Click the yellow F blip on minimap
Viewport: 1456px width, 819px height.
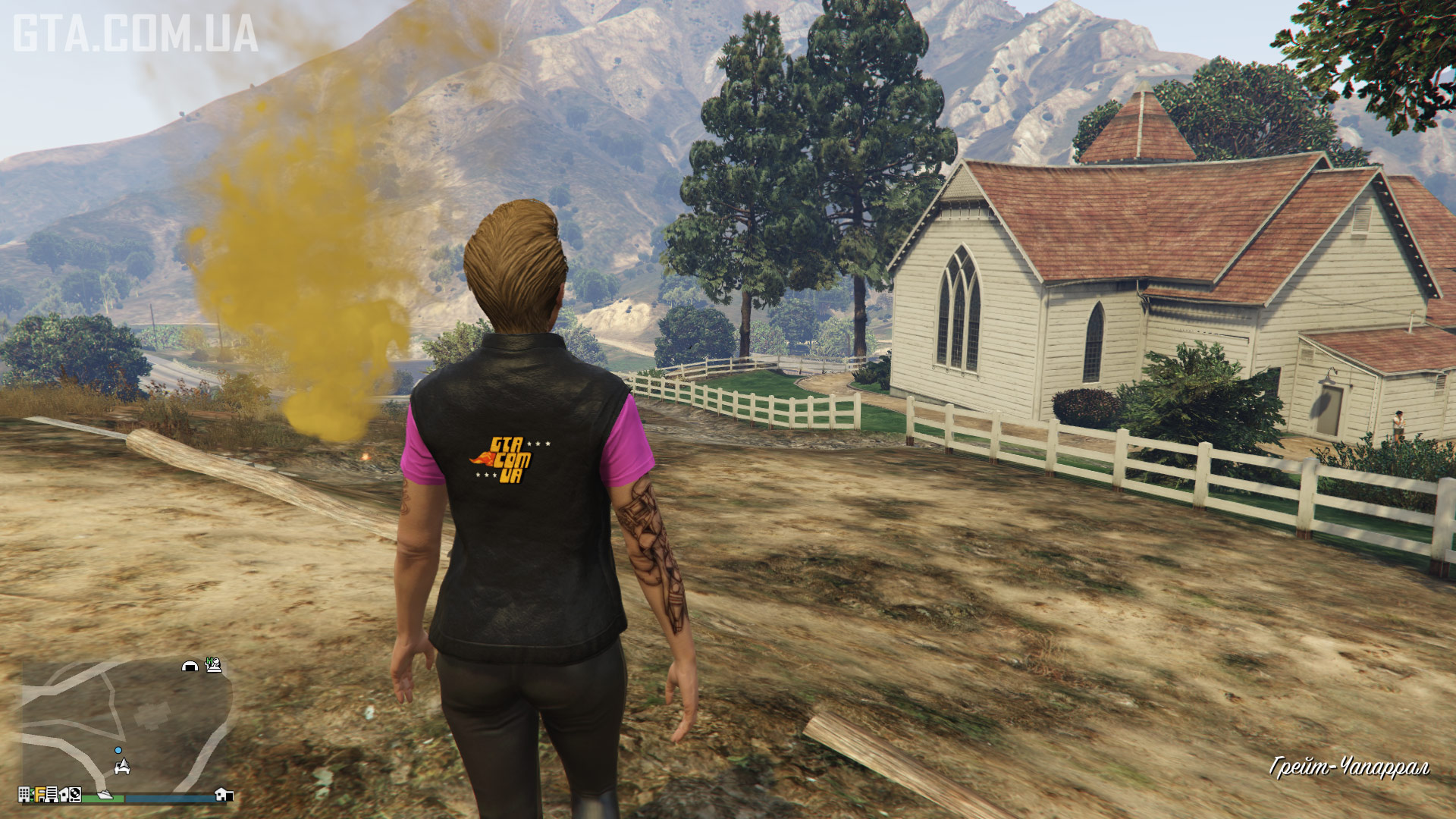click(39, 794)
